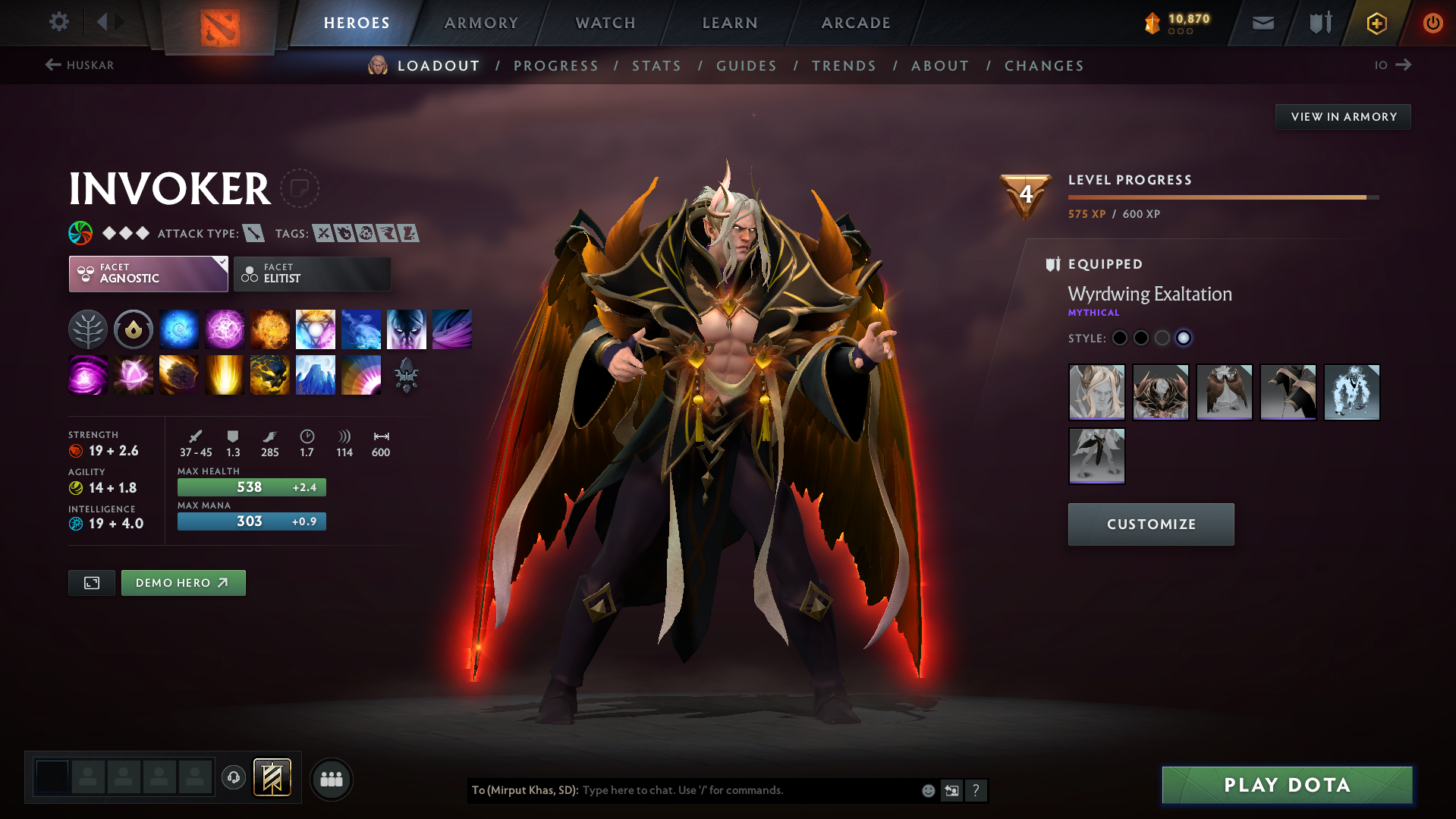Click the portrait expand icon beside Demo Hero
Screen dimensions: 1456x819
pos(91,582)
